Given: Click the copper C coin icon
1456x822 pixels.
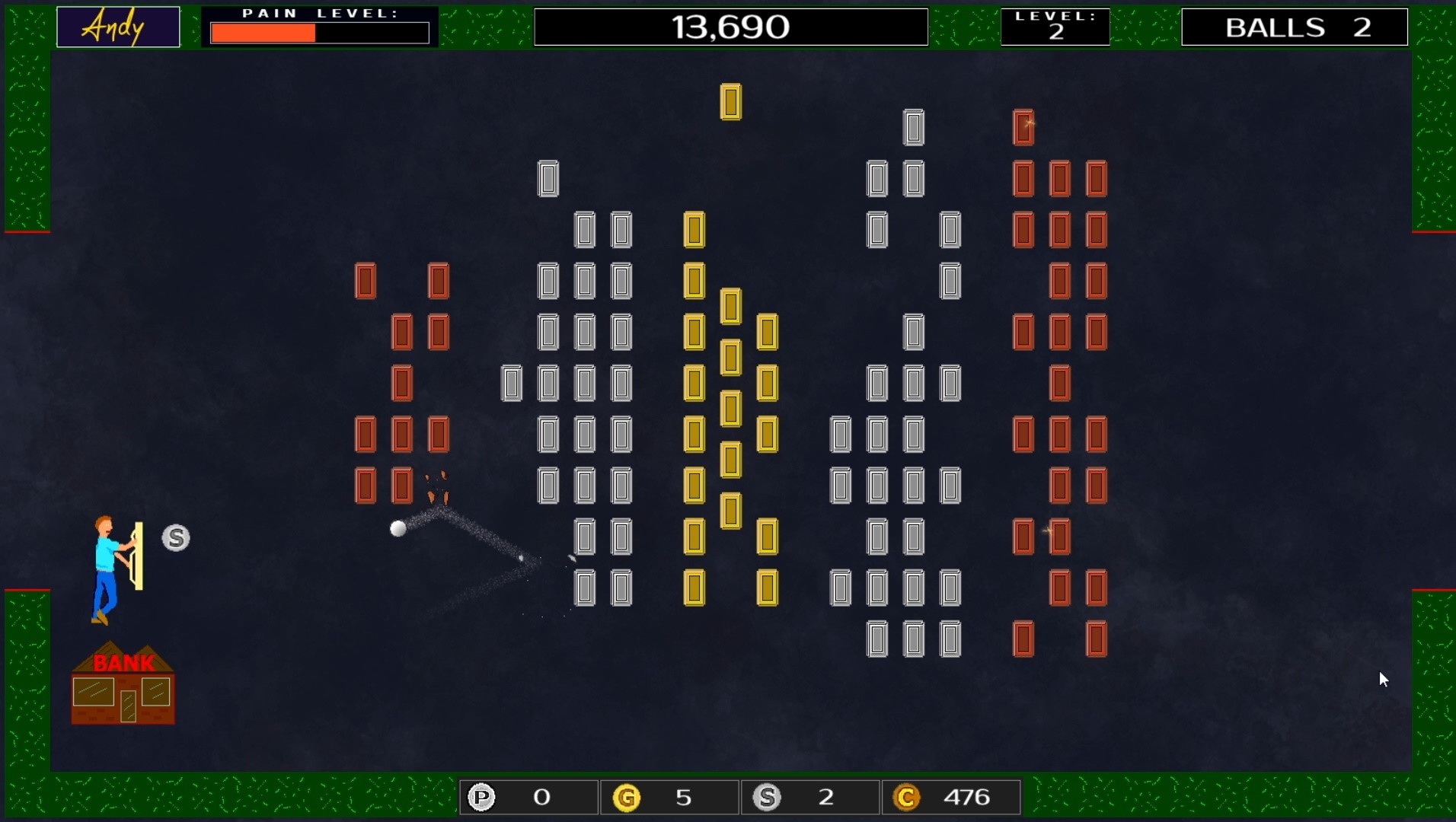Looking at the screenshot, I should [x=907, y=797].
